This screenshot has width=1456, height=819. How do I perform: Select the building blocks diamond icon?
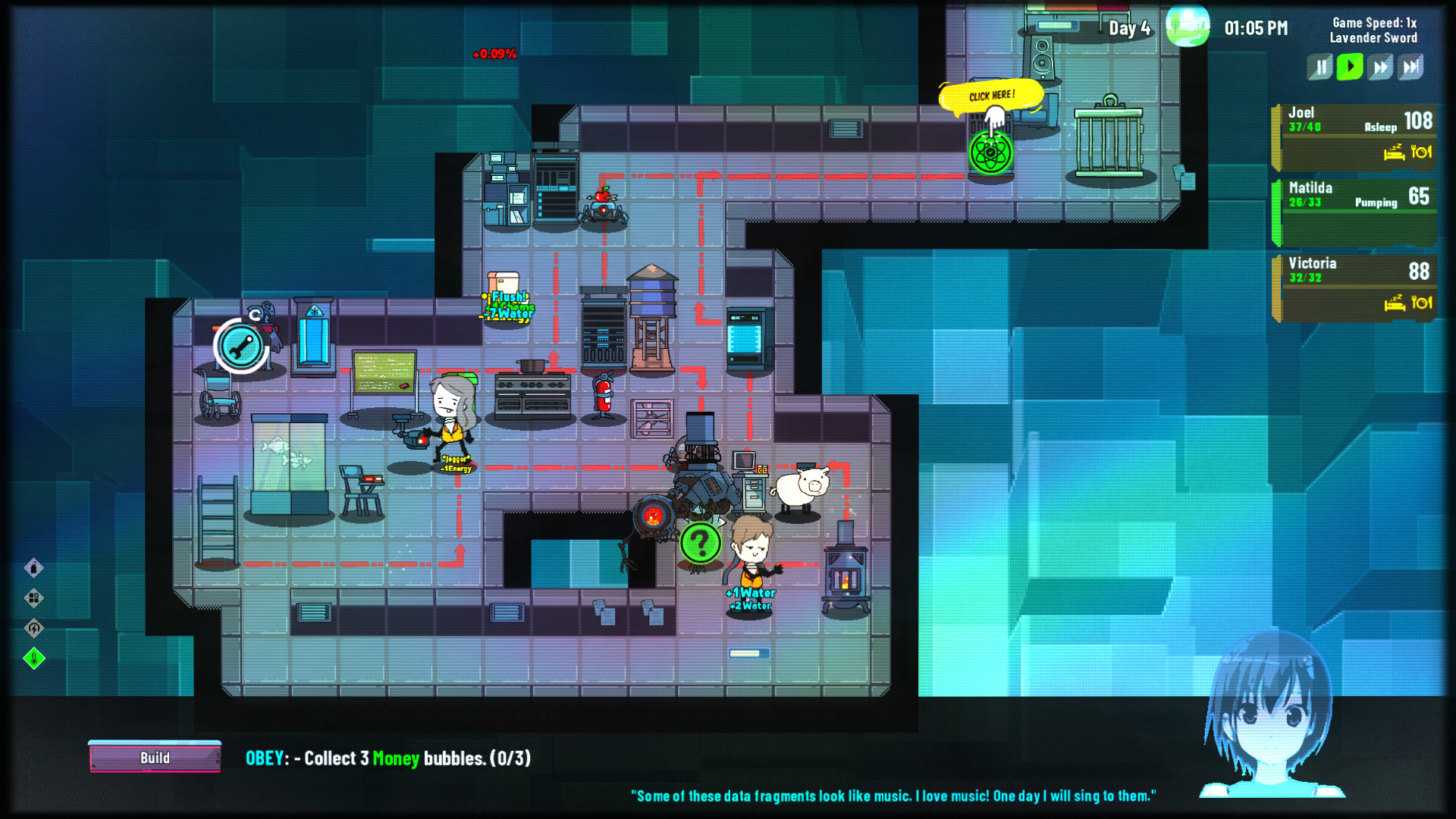pyautogui.click(x=34, y=596)
